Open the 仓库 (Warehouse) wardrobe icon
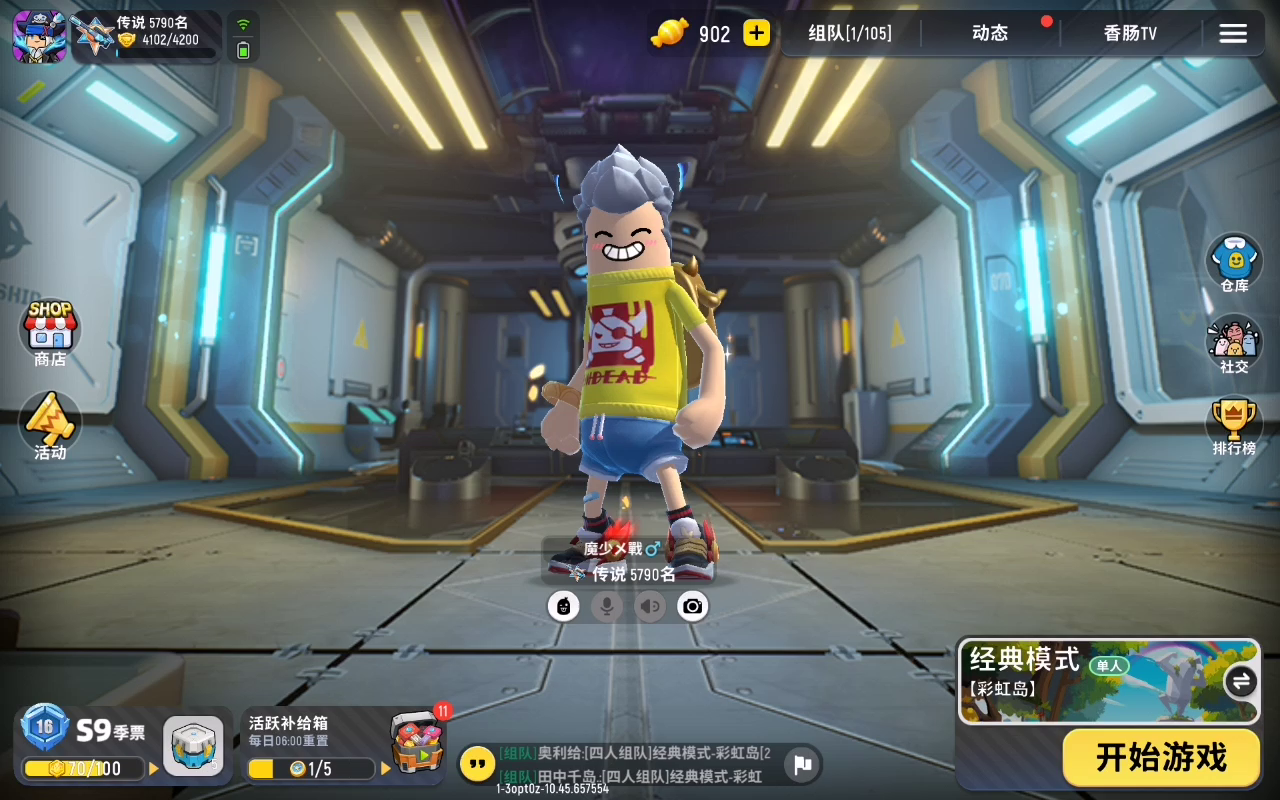Image resolution: width=1280 pixels, height=800 pixels. [x=1233, y=260]
